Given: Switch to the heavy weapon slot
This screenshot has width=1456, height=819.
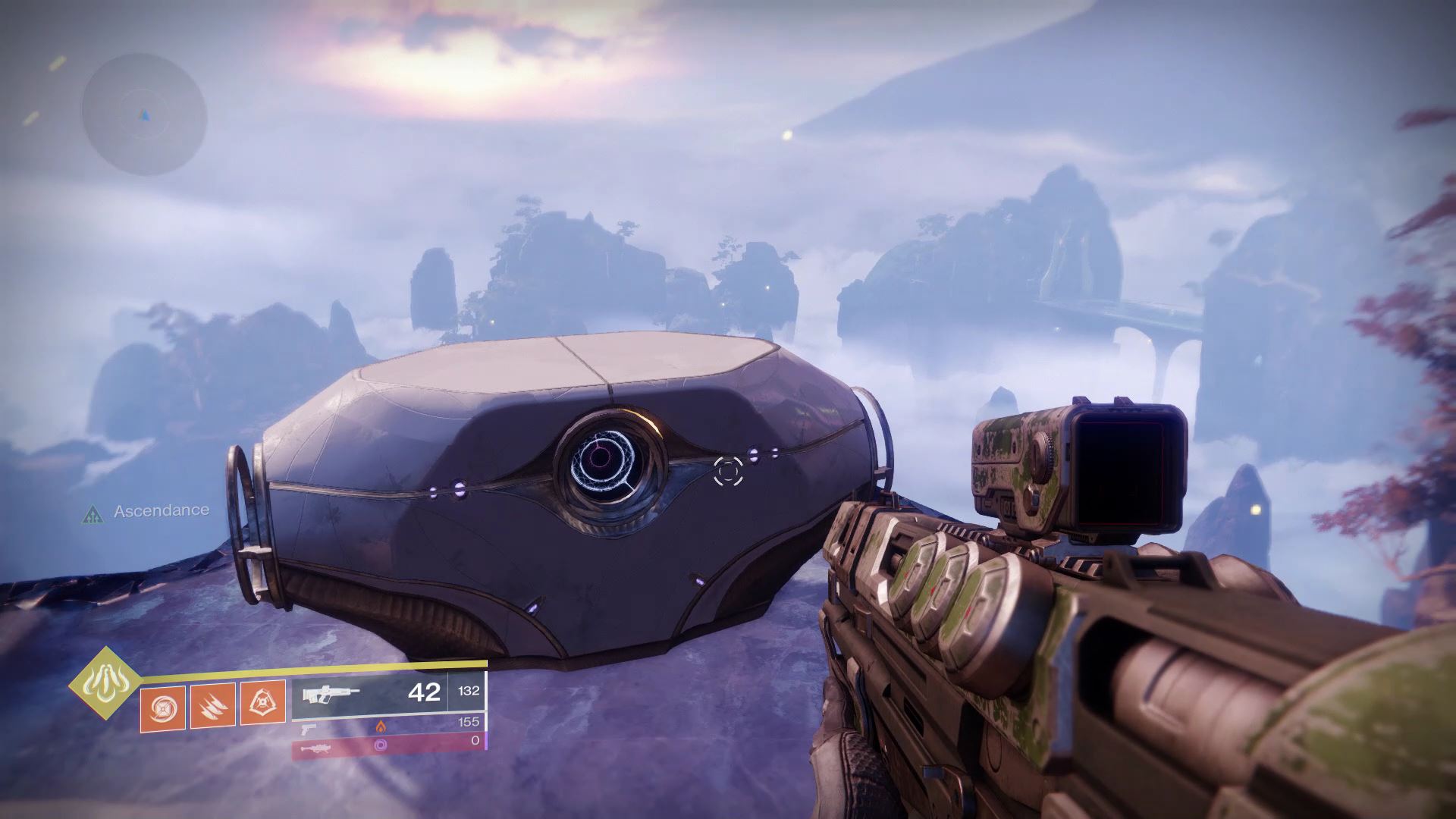Looking at the screenshot, I should [x=388, y=746].
